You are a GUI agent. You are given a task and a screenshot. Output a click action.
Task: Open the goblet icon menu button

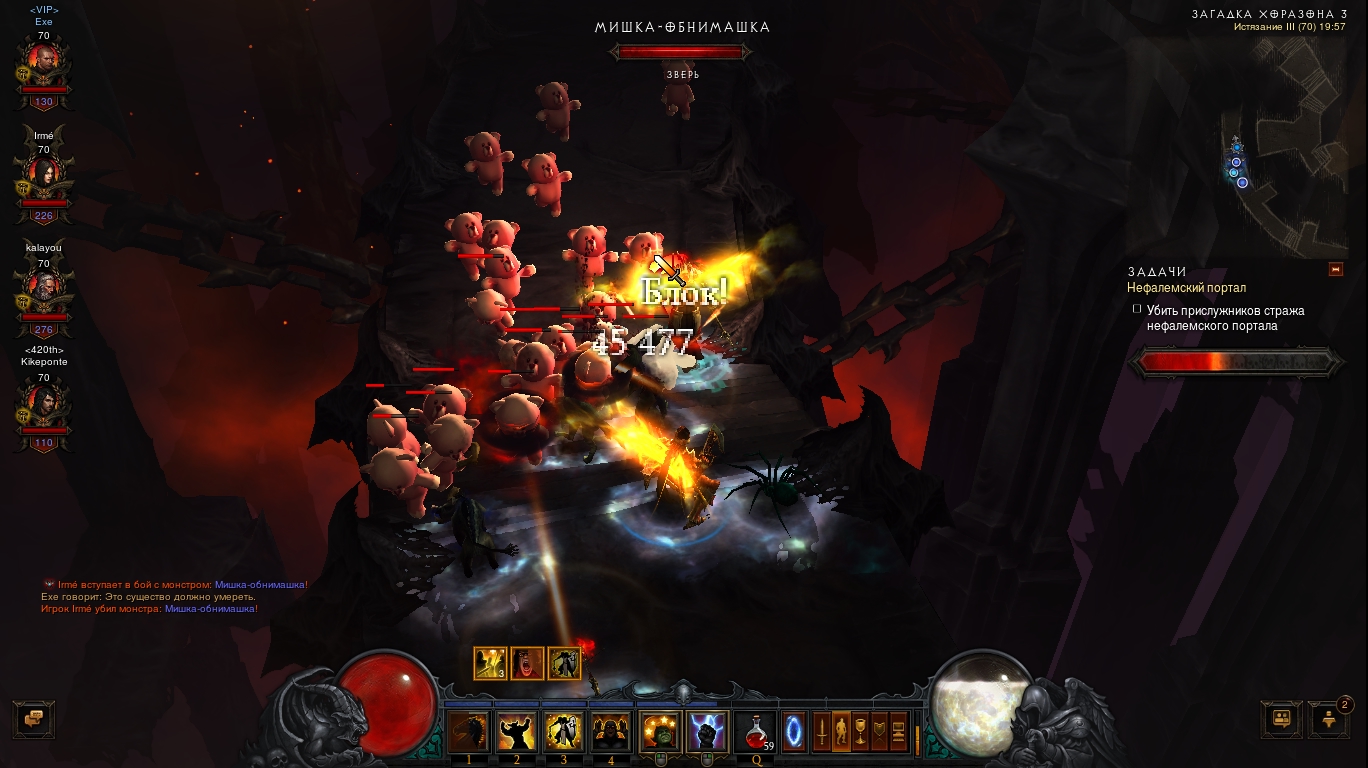click(x=861, y=730)
